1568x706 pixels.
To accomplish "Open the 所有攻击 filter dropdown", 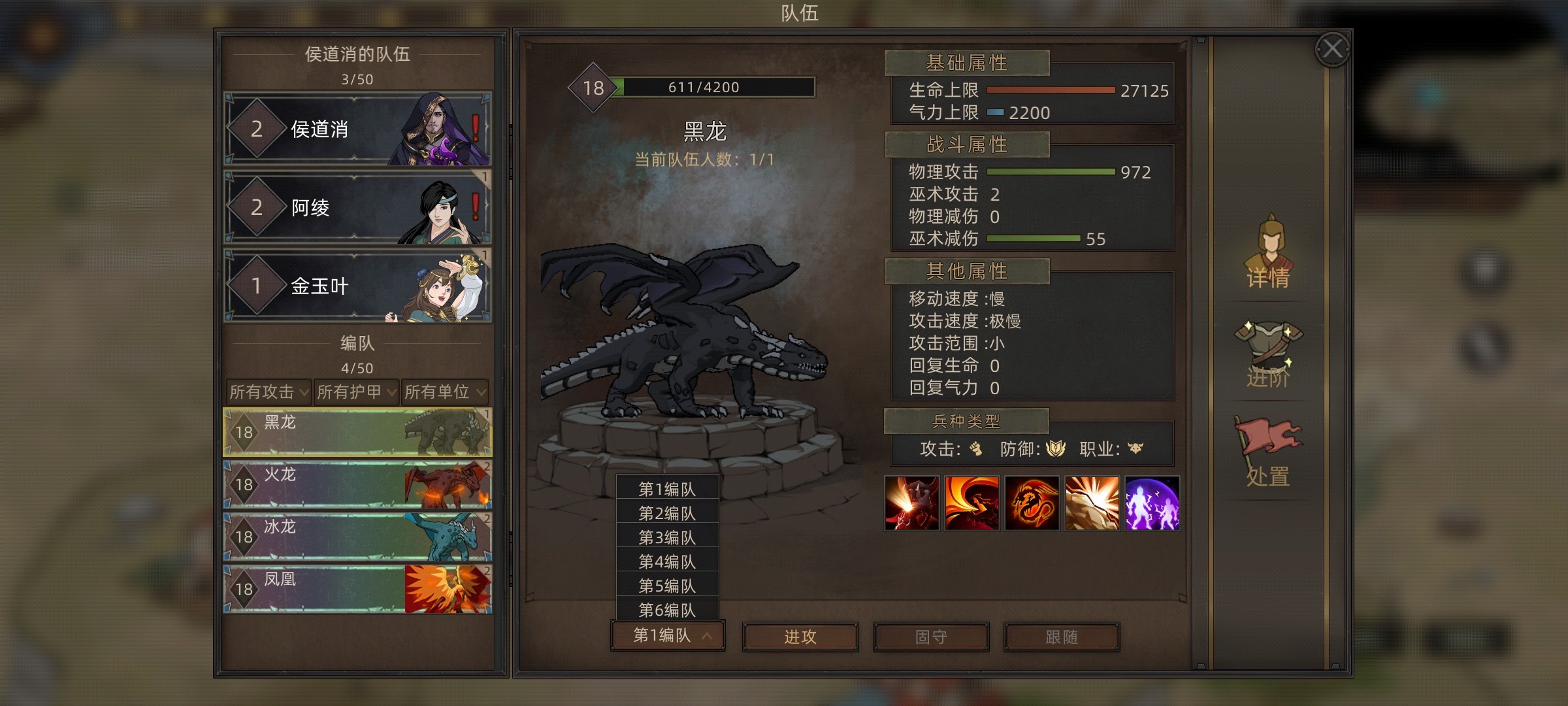I will click(x=268, y=392).
